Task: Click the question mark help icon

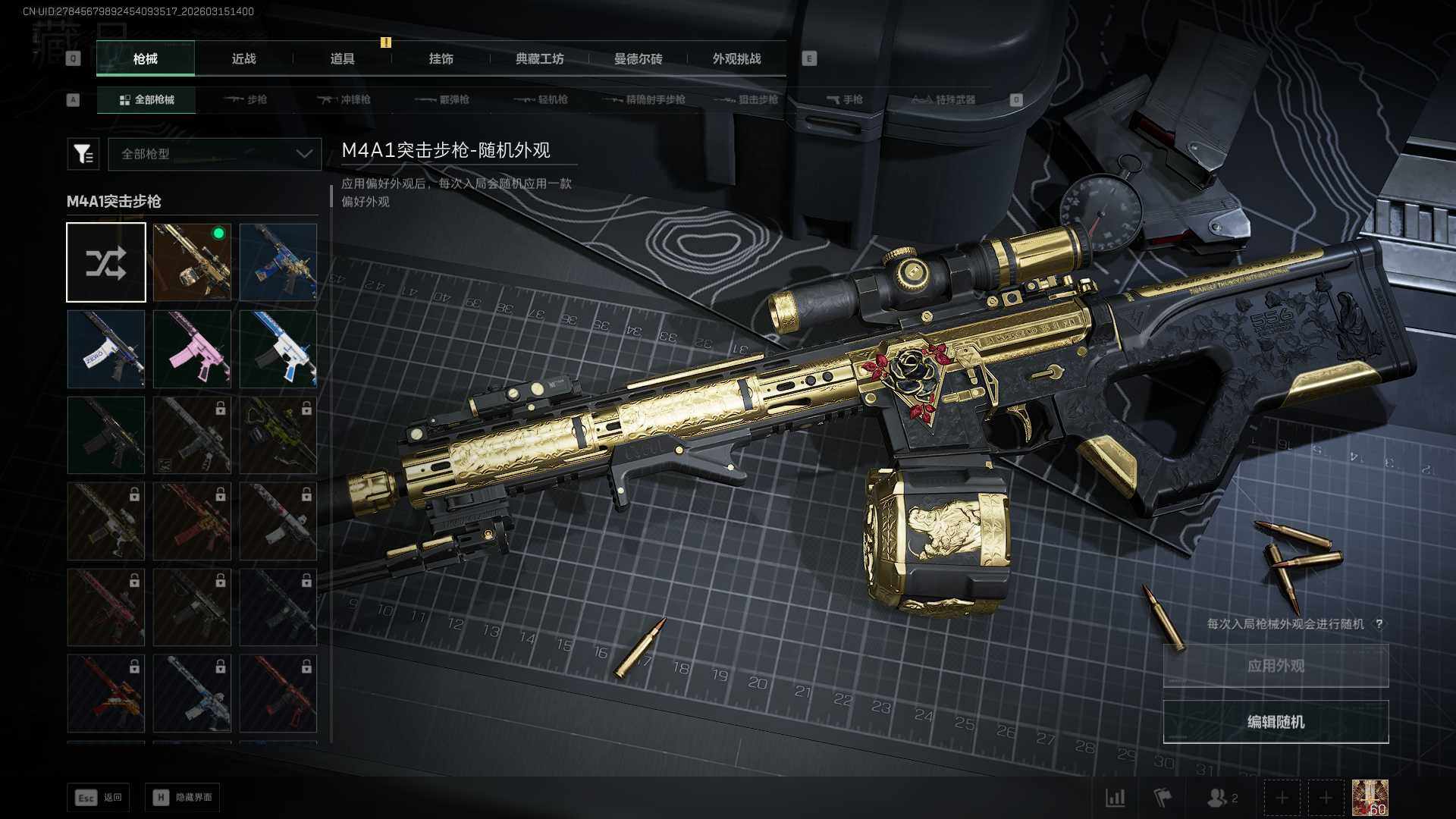Action: click(1379, 624)
